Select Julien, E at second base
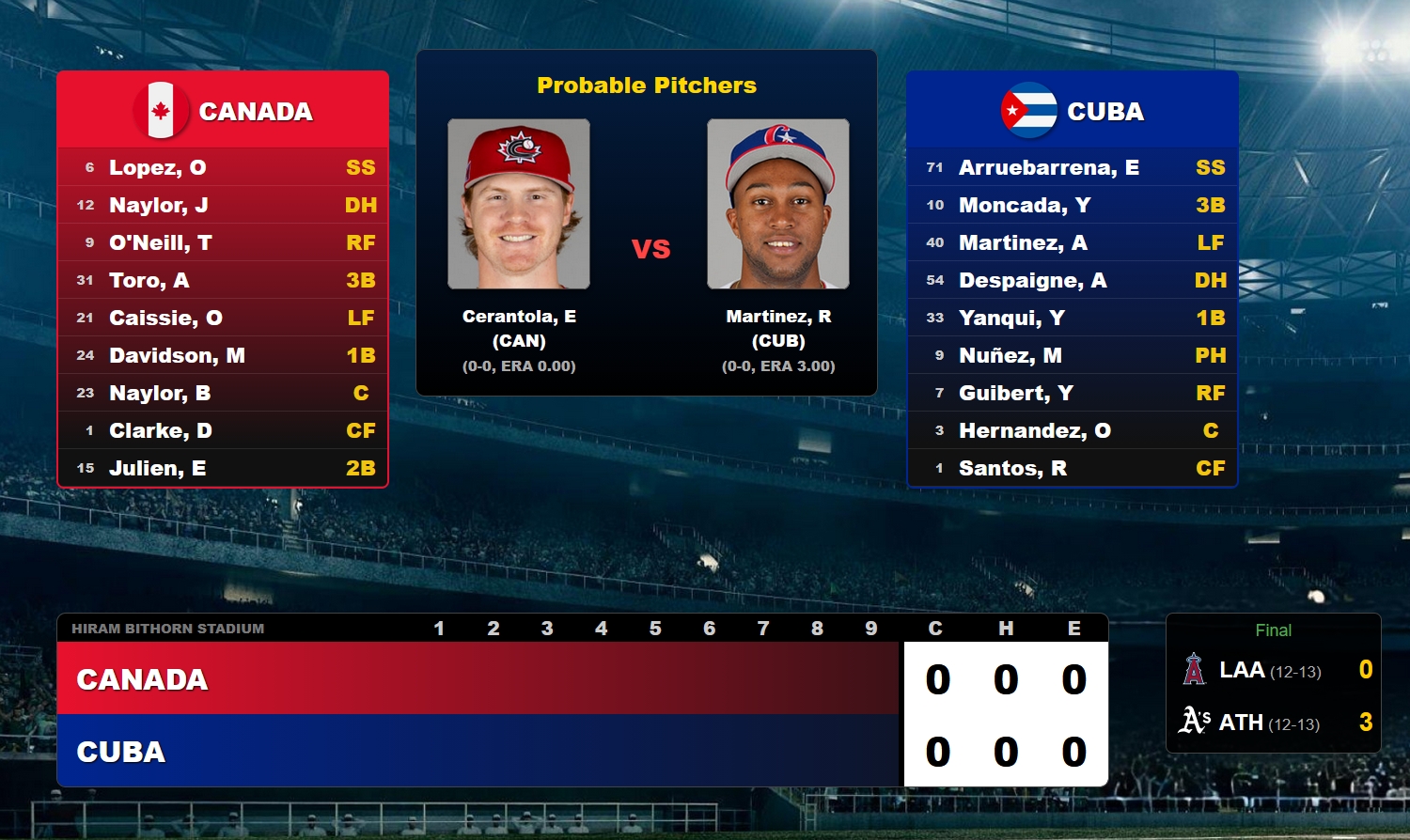The height and width of the screenshot is (840, 1410). [x=223, y=468]
